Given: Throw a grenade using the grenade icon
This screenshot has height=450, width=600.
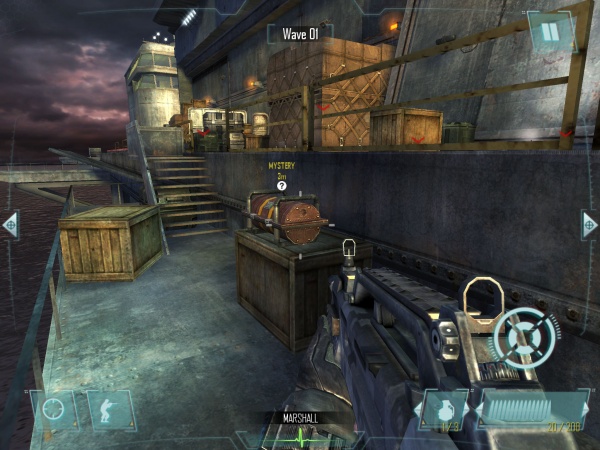Looking at the screenshot, I should [447, 408].
